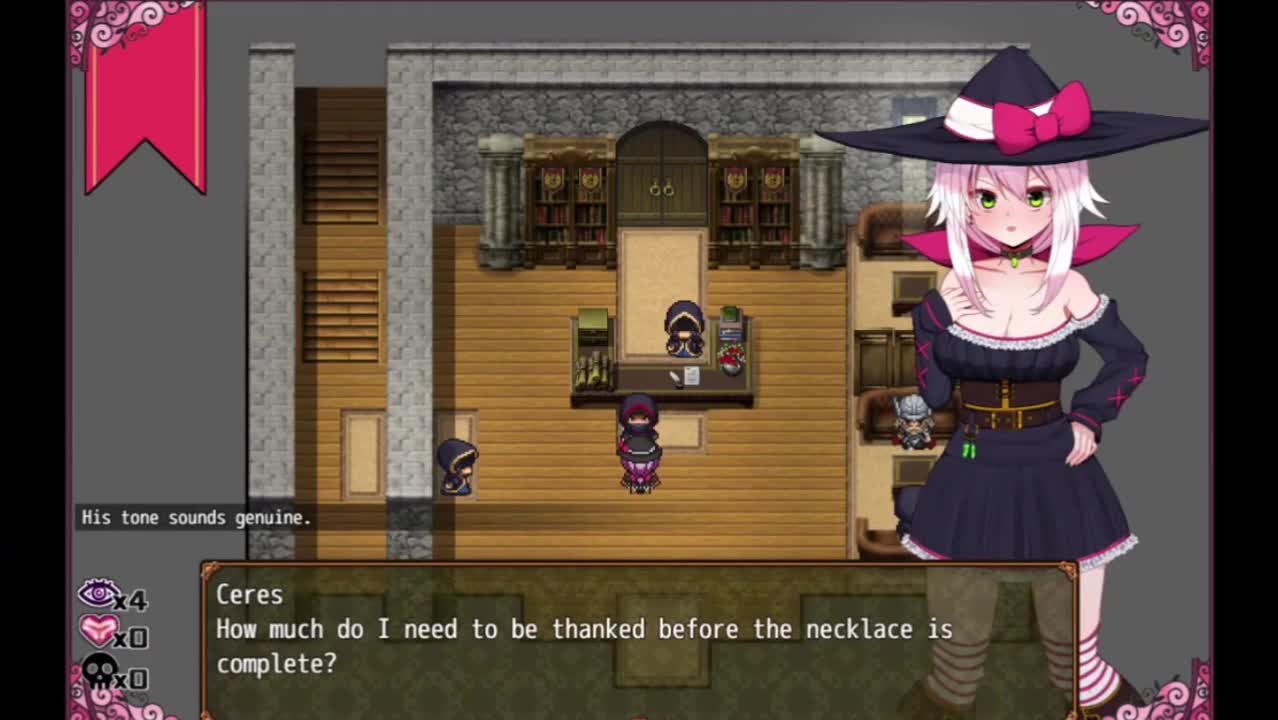Screen dimensions: 1278x720
Task: Advance Ceres's dialogue message box
Action: pos(638,641)
